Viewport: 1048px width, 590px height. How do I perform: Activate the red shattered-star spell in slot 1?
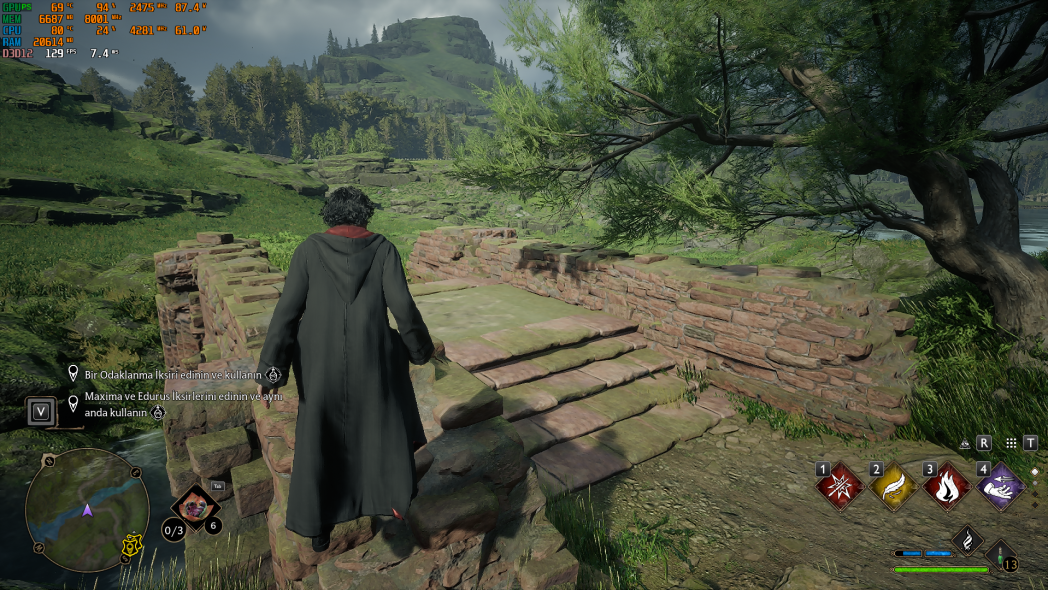point(838,487)
